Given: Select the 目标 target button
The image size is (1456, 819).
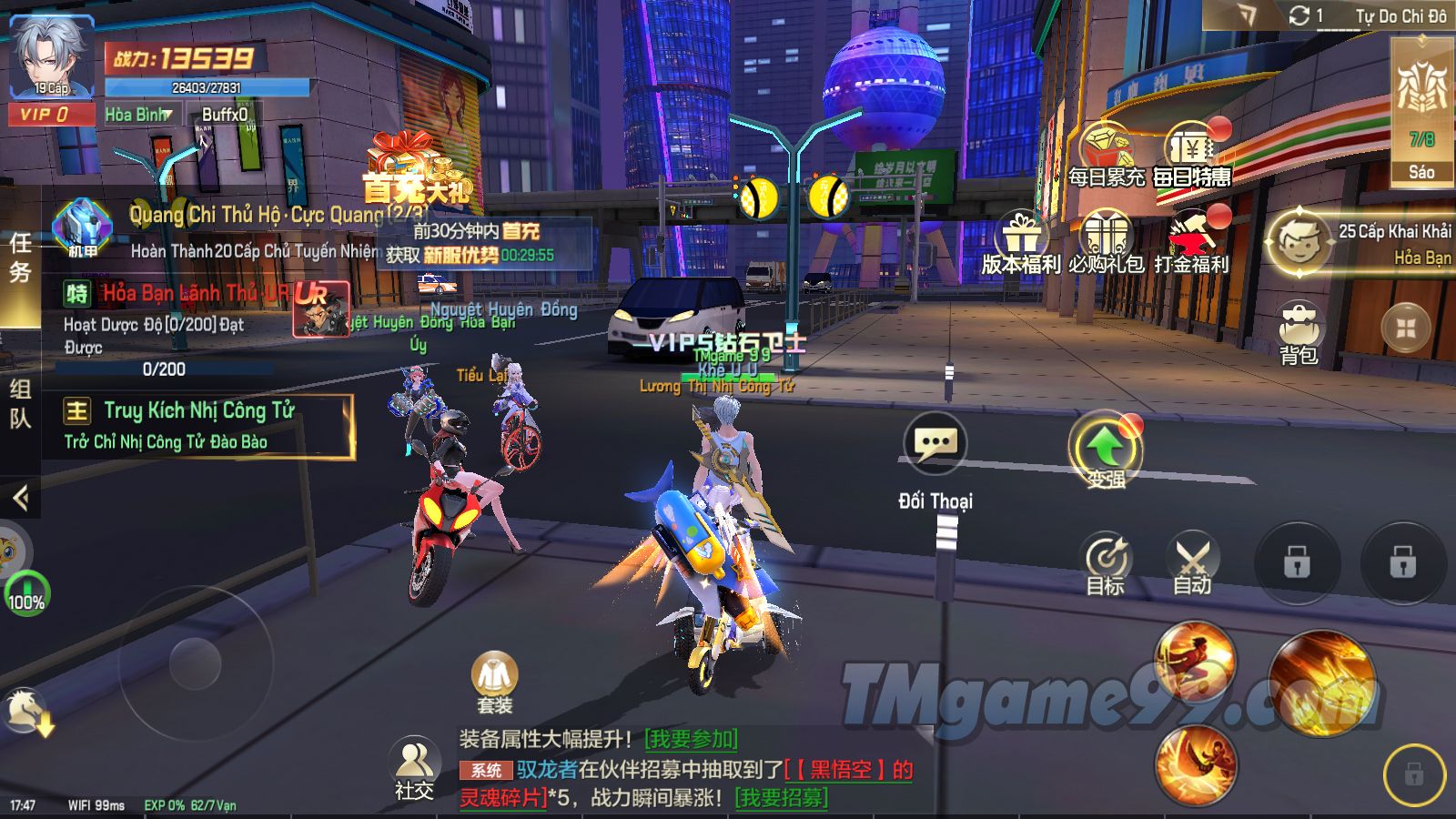Looking at the screenshot, I should pos(1106,561).
